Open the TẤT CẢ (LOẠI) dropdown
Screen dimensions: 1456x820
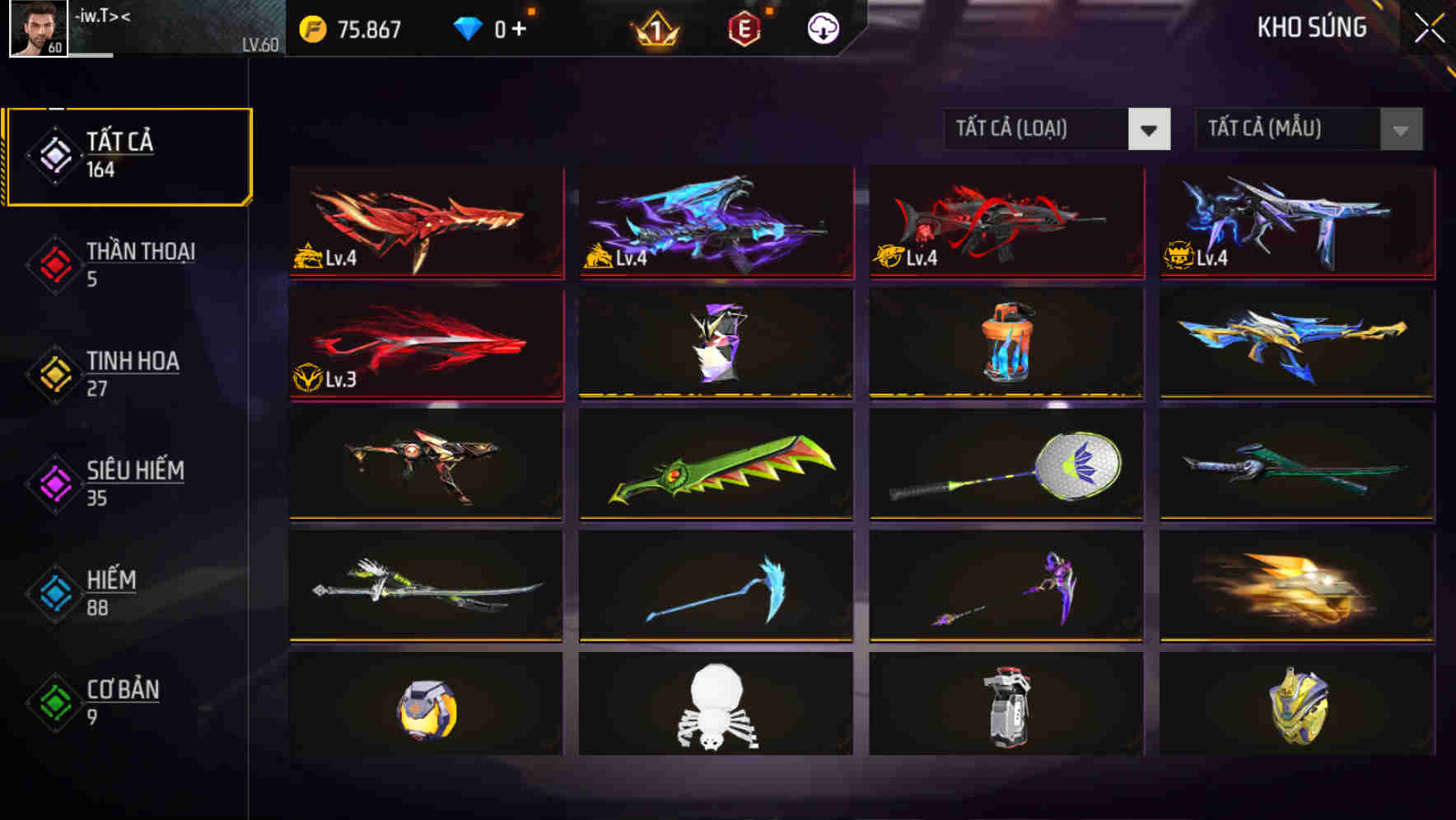point(1058,130)
